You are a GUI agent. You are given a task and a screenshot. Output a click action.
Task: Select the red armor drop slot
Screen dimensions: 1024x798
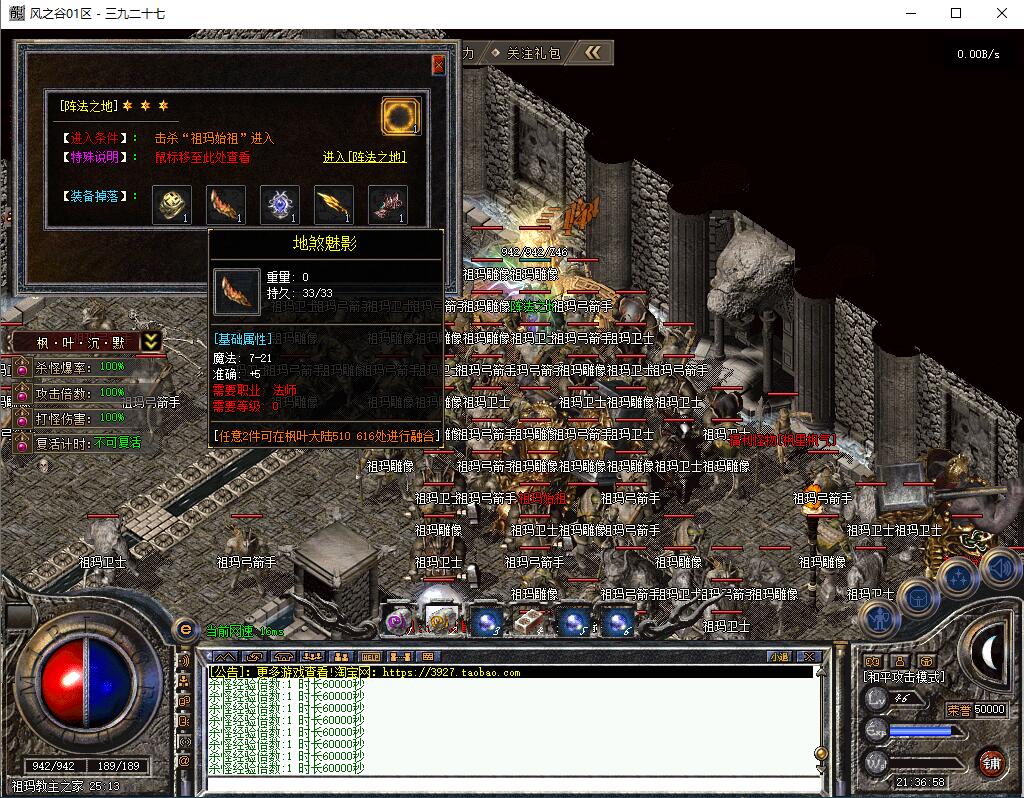click(x=388, y=203)
